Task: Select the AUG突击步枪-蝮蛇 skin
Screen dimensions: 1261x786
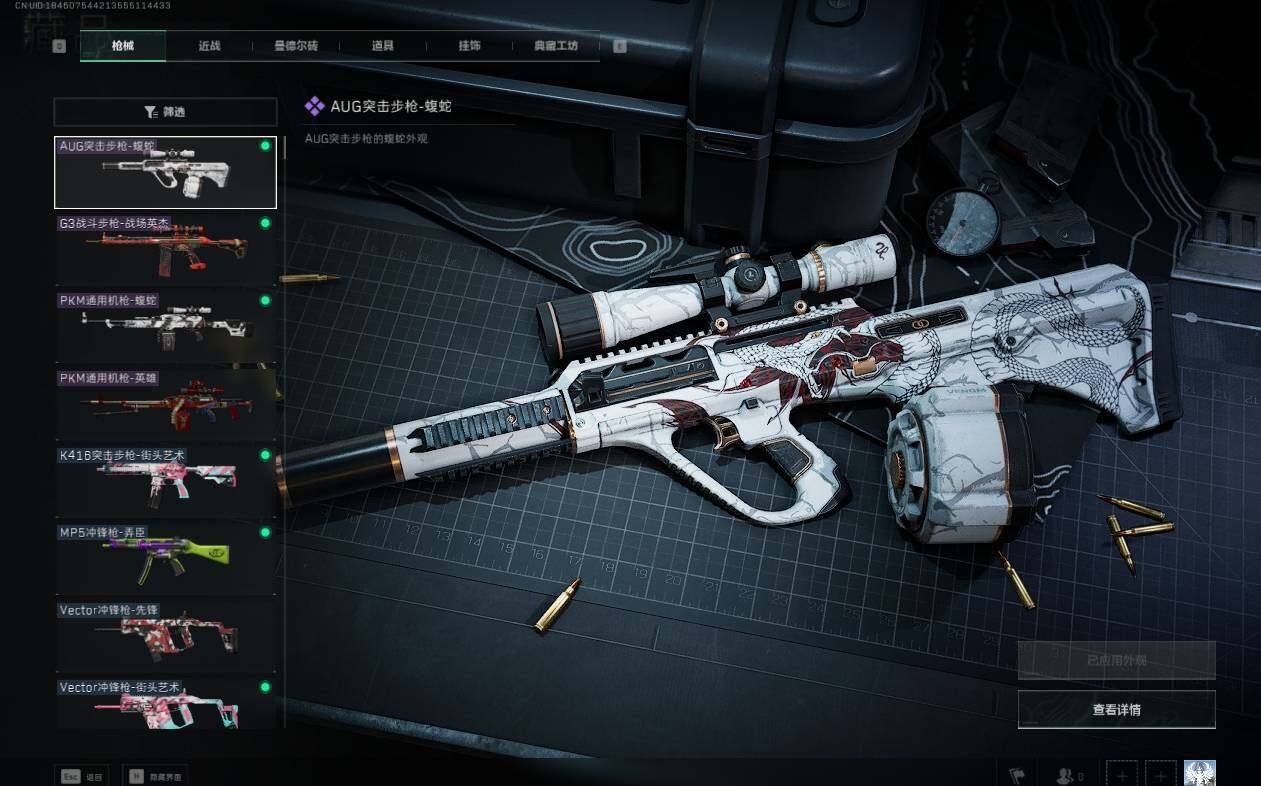Action: tap(165, 172)
